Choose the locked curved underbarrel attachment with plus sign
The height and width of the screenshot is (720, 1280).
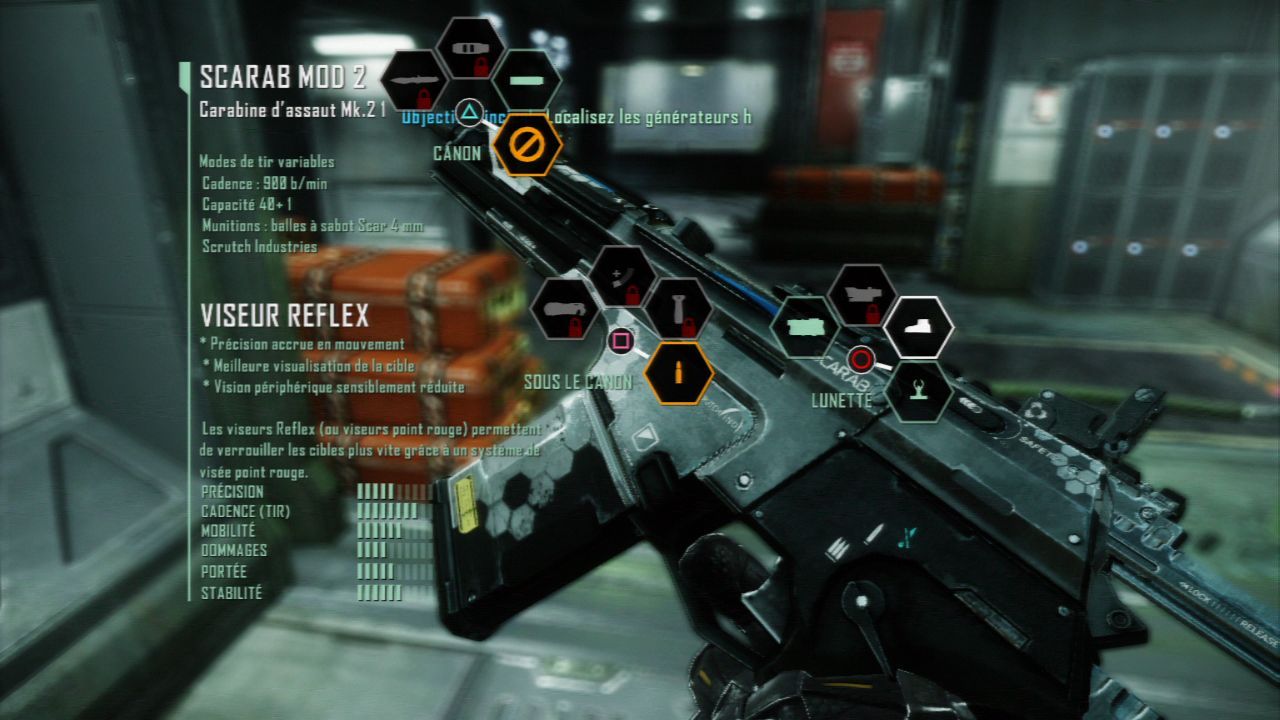(x=621, y=276)
